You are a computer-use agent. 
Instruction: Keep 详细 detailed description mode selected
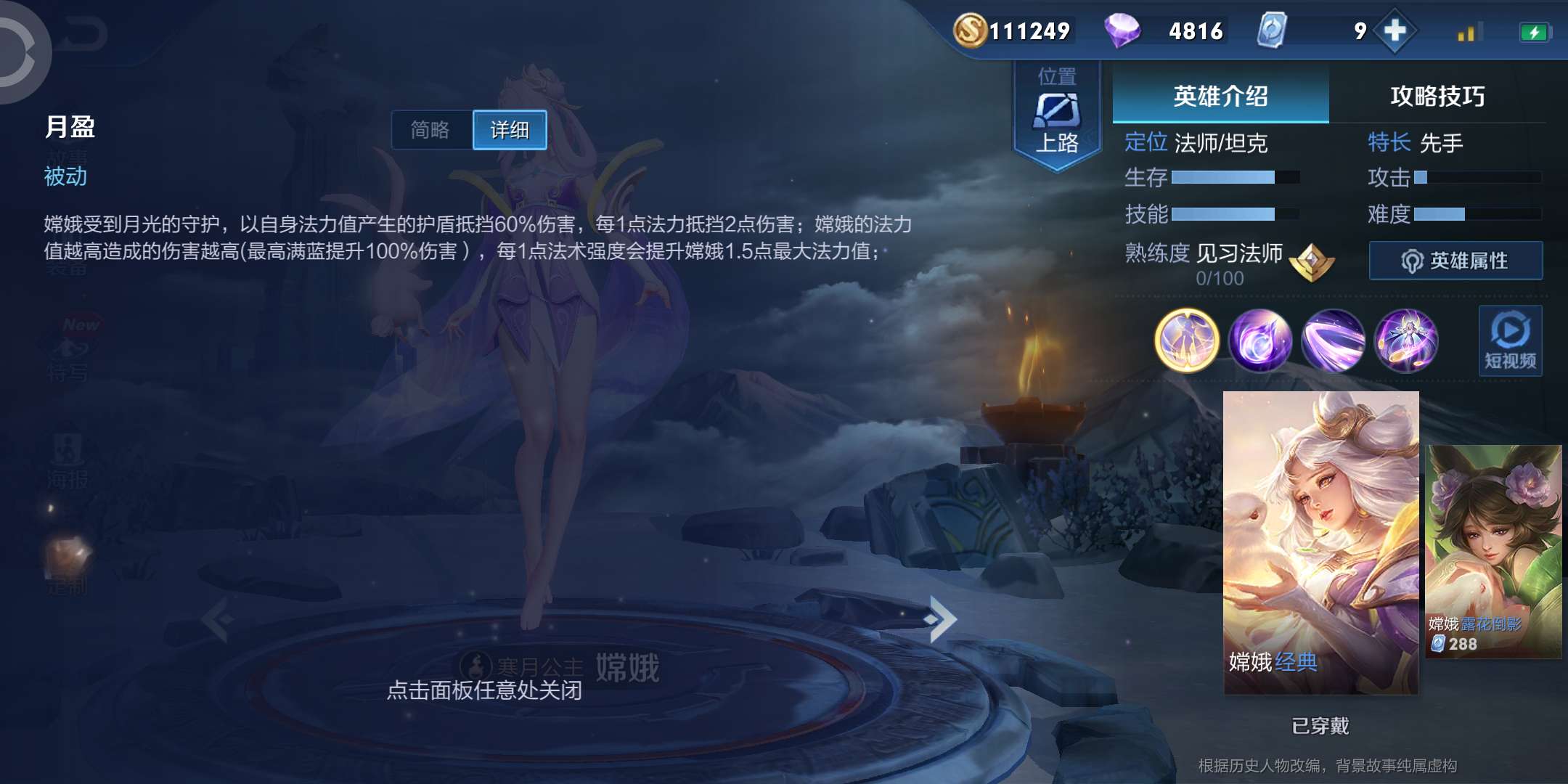click(x=510, y=129)
